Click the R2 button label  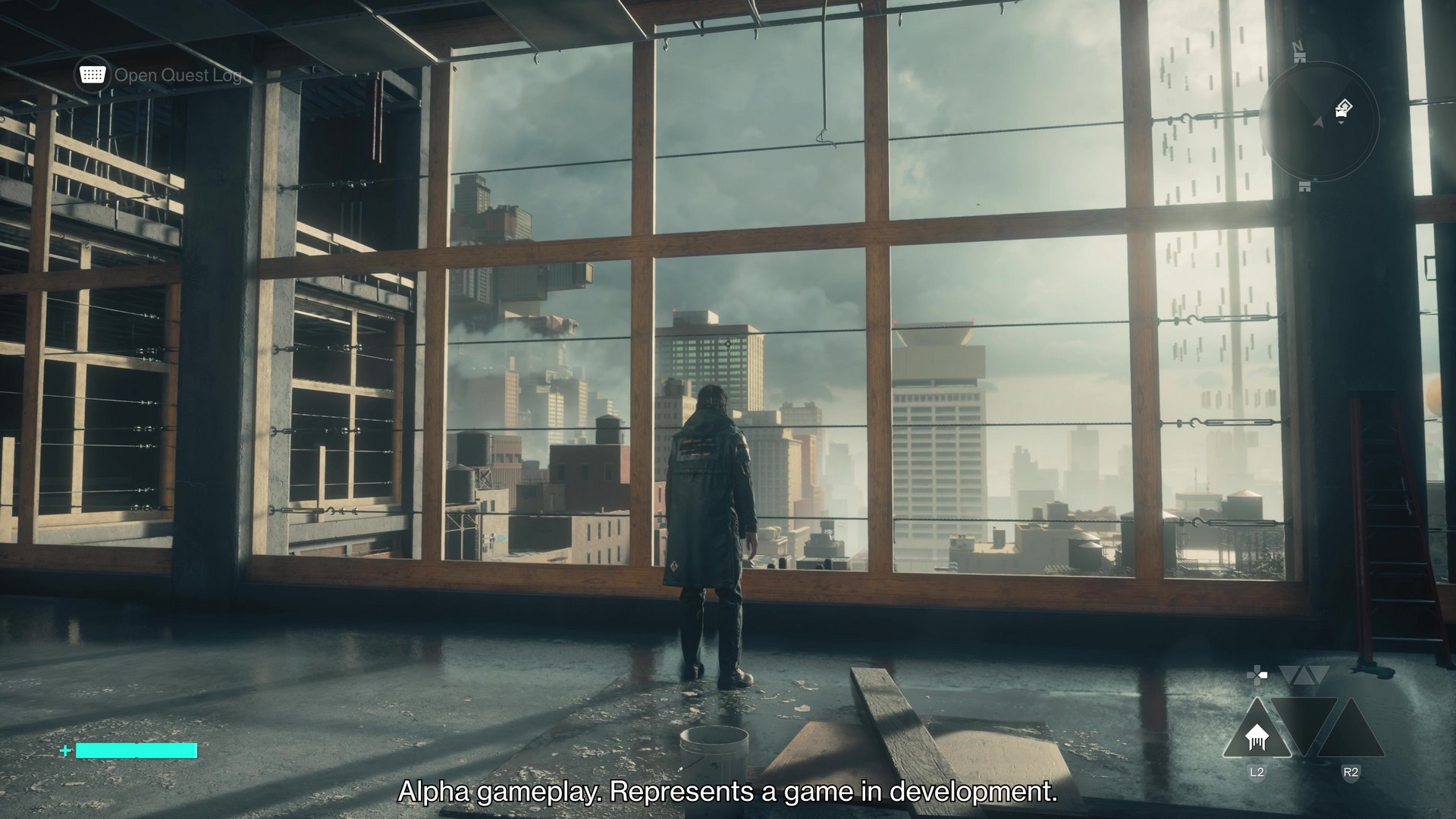click(x=1352, y=771)
